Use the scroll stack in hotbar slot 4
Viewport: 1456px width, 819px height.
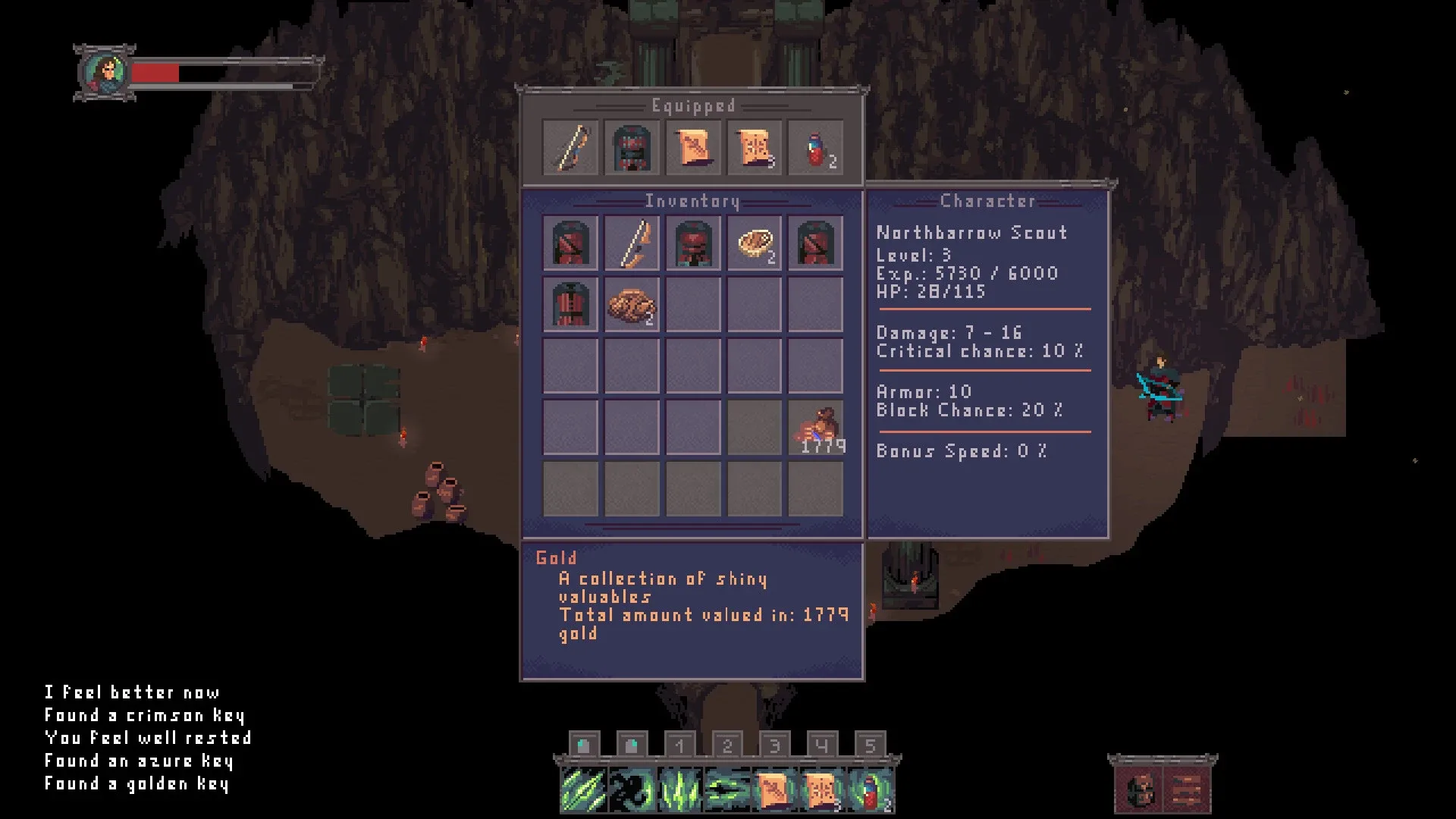click(822, 789)
